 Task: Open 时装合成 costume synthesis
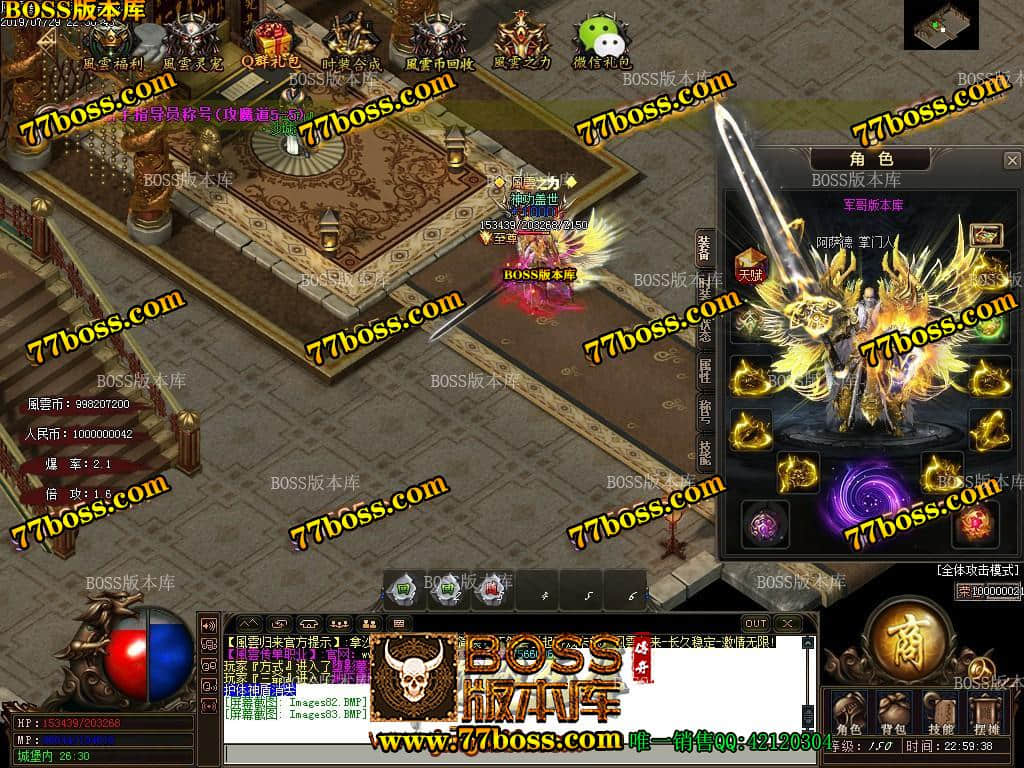click(351, 40)
